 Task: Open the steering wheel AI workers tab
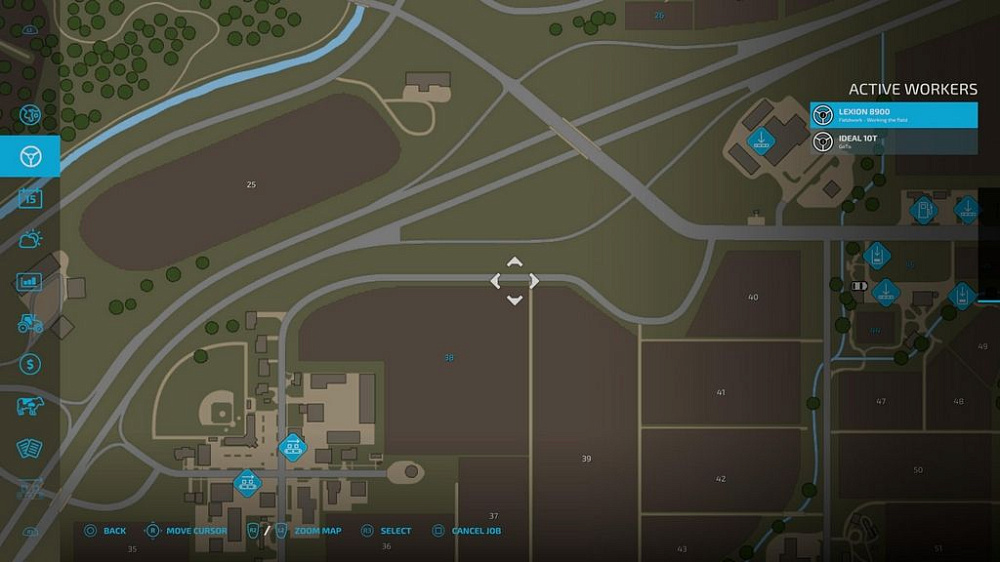pyautogui.click(x=30, y=156)
